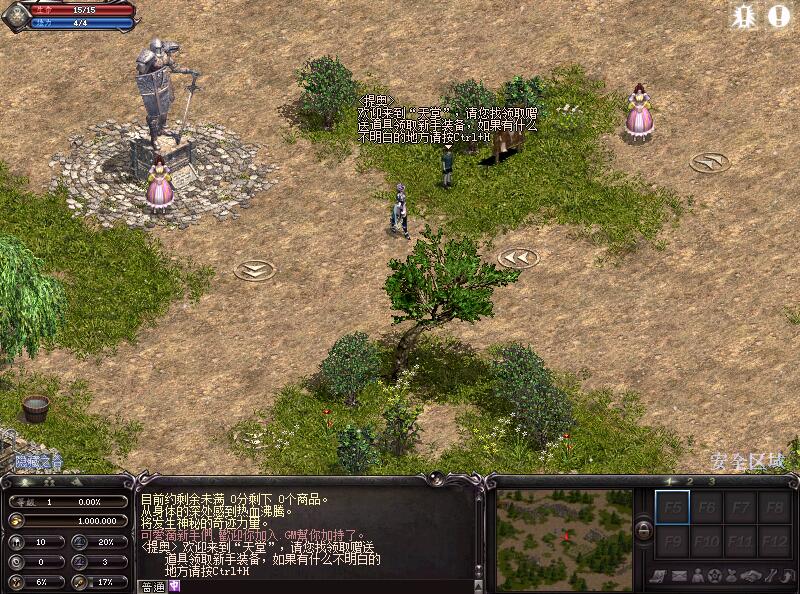Image resolution: width=800 pixels, height=594 pixels.
Task: Open the mail envelope icon
Action: click(x=679, y=575)
